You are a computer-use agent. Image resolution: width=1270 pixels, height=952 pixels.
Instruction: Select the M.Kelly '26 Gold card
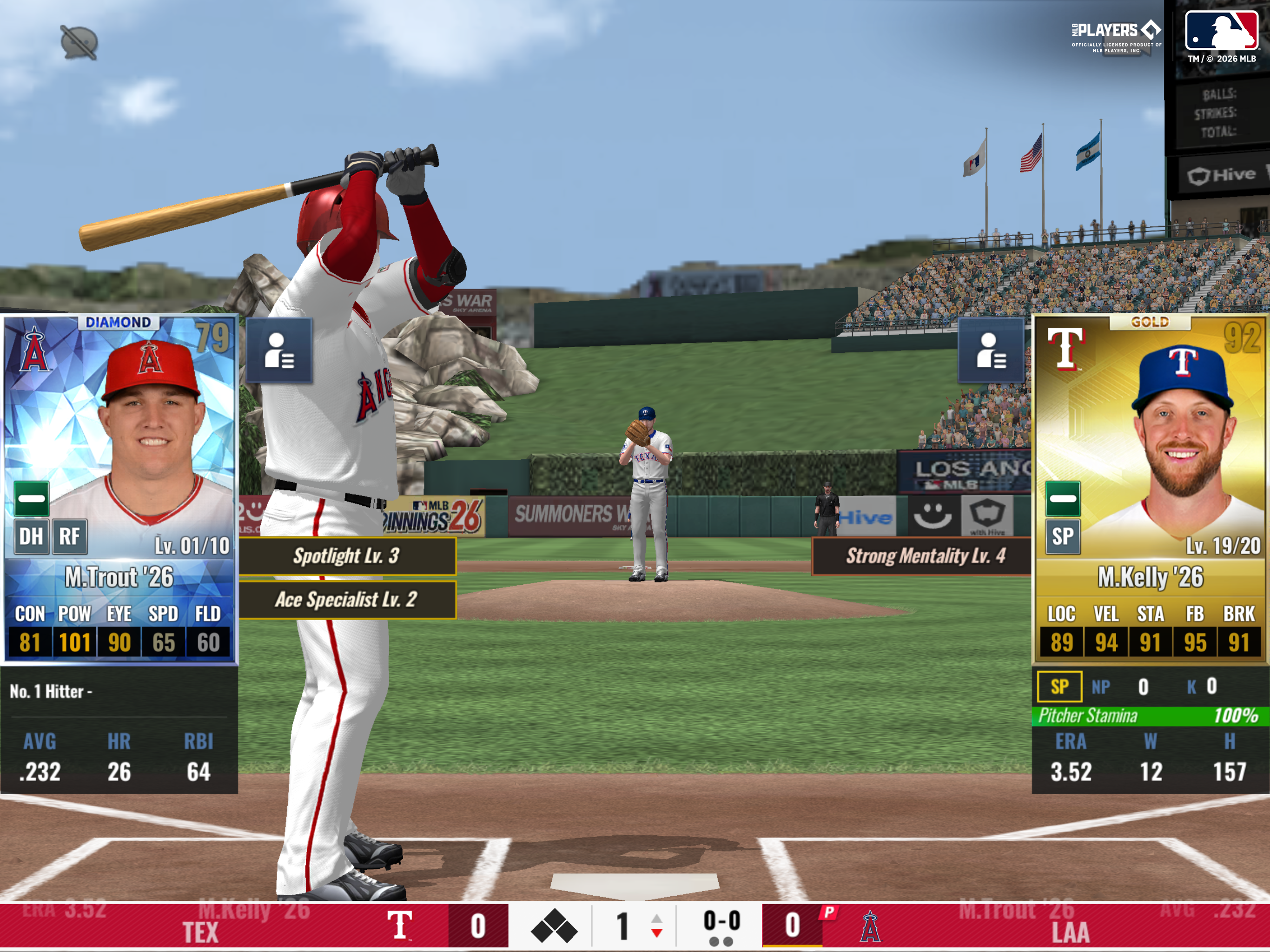pyautogui.click(x=1150, y=488)
